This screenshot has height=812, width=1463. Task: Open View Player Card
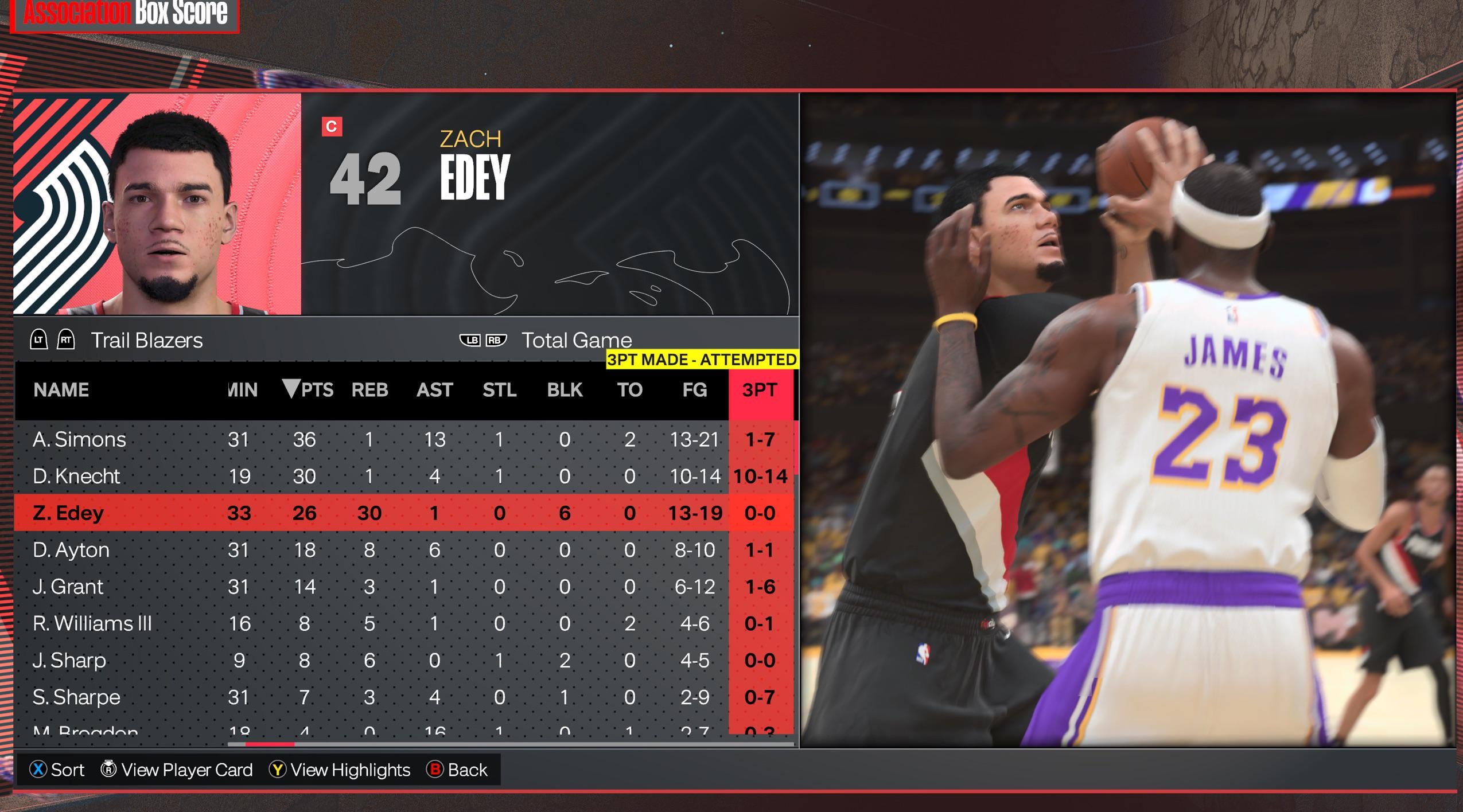pos(177,770)
